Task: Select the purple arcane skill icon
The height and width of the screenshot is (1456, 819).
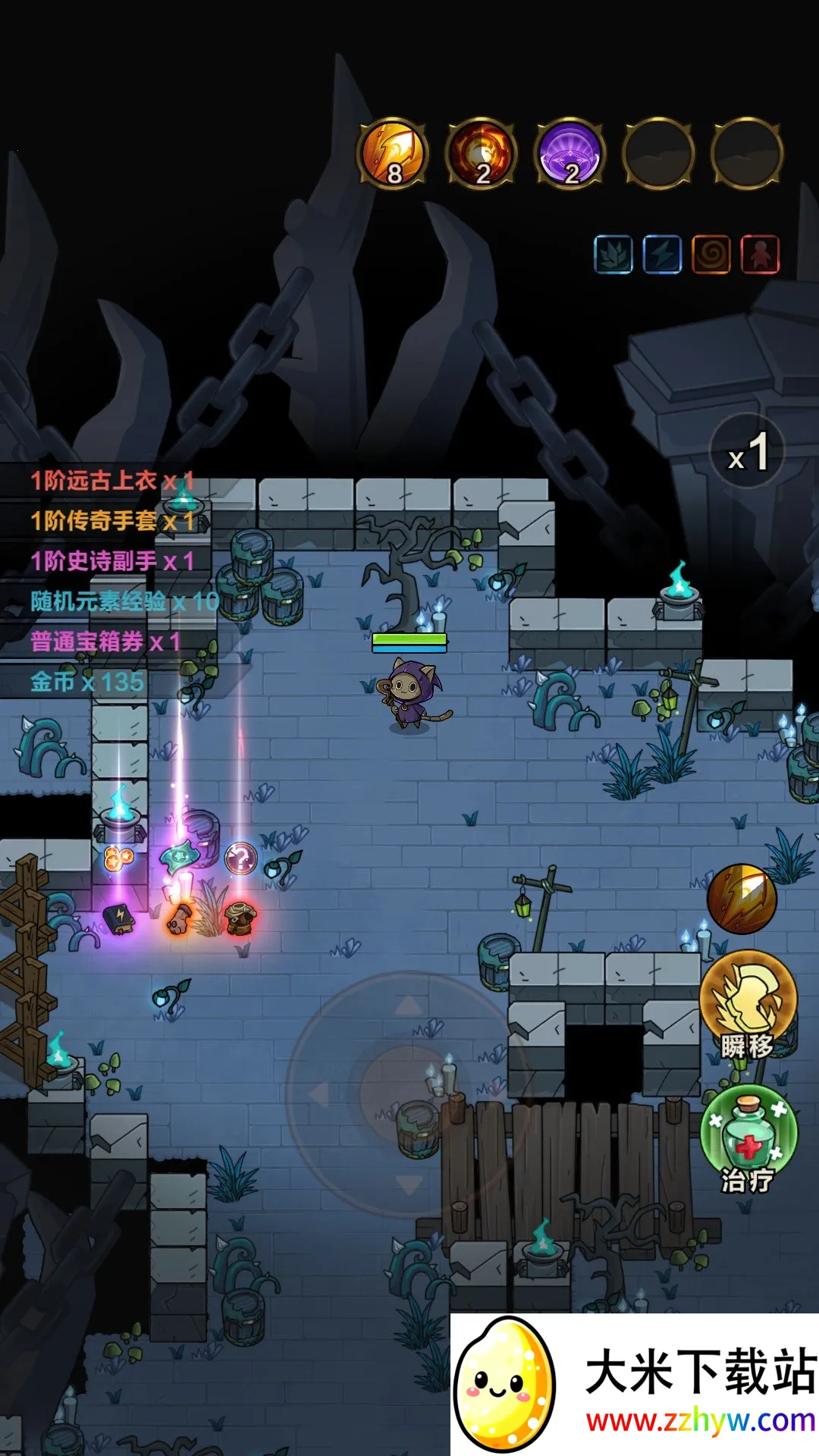Action: [570, 153]
